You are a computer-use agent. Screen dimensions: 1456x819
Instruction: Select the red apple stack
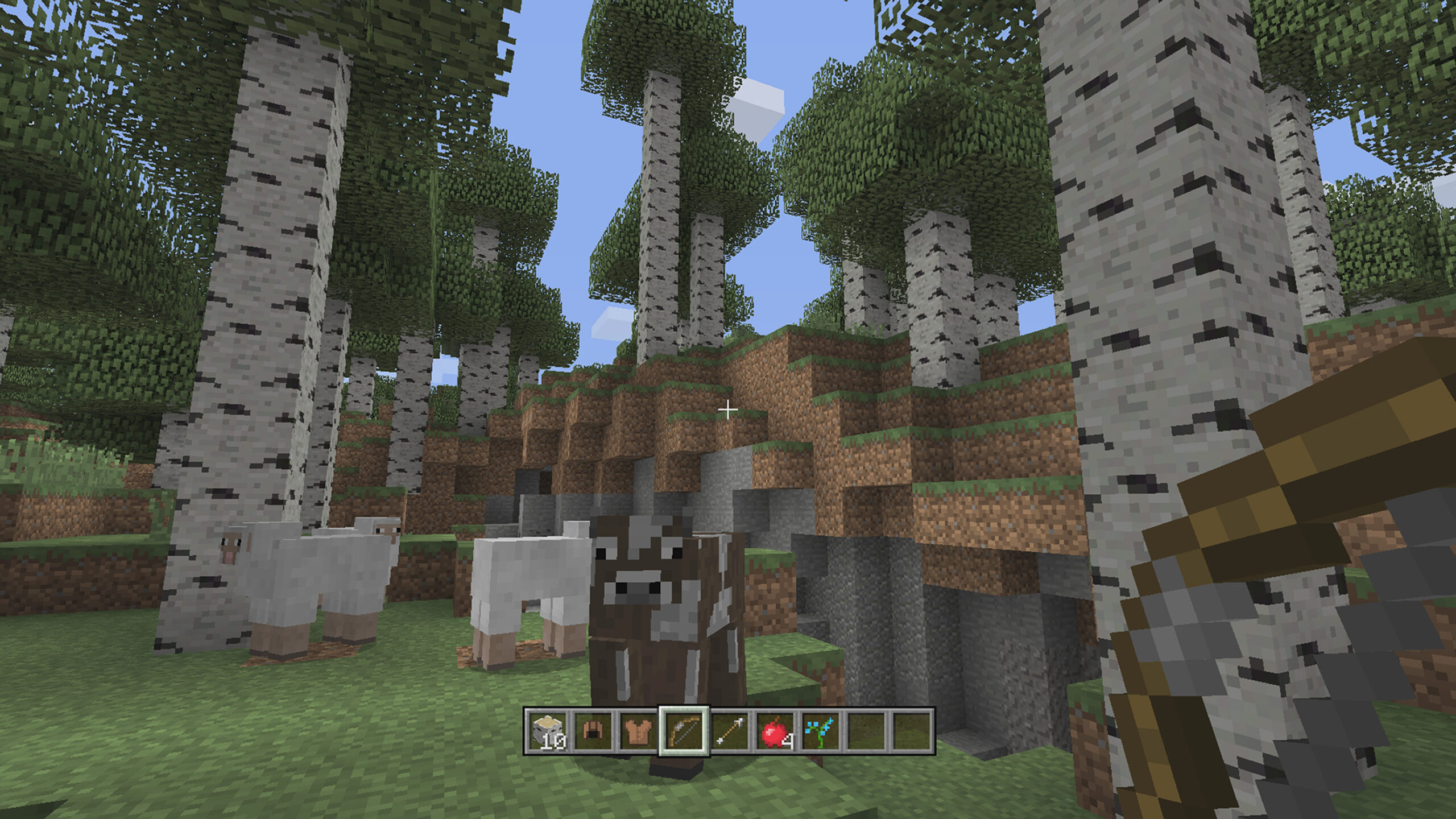(x=775, y=731)
